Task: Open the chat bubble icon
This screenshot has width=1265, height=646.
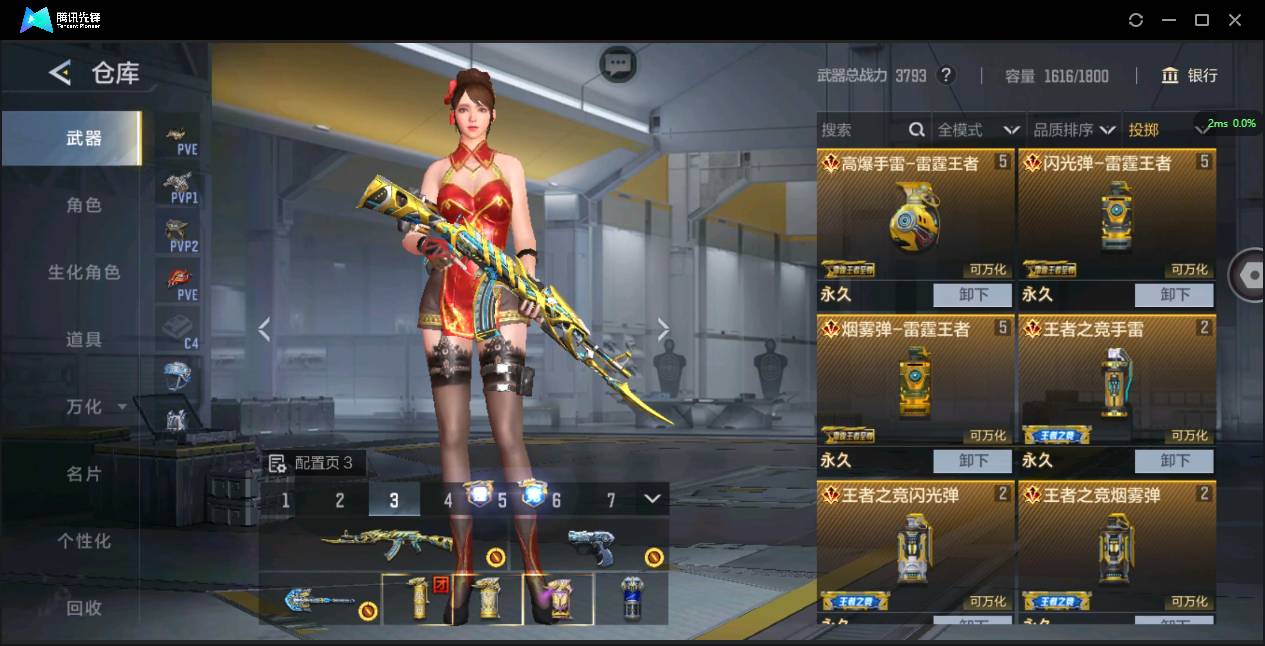Action: tap(618, 65)
